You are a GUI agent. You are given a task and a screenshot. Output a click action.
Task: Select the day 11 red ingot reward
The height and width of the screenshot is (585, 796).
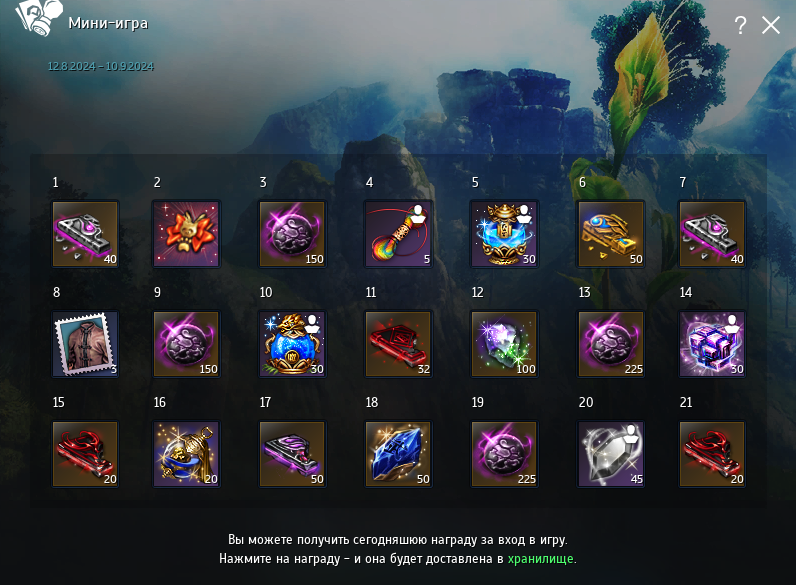(x=397, y=344)
